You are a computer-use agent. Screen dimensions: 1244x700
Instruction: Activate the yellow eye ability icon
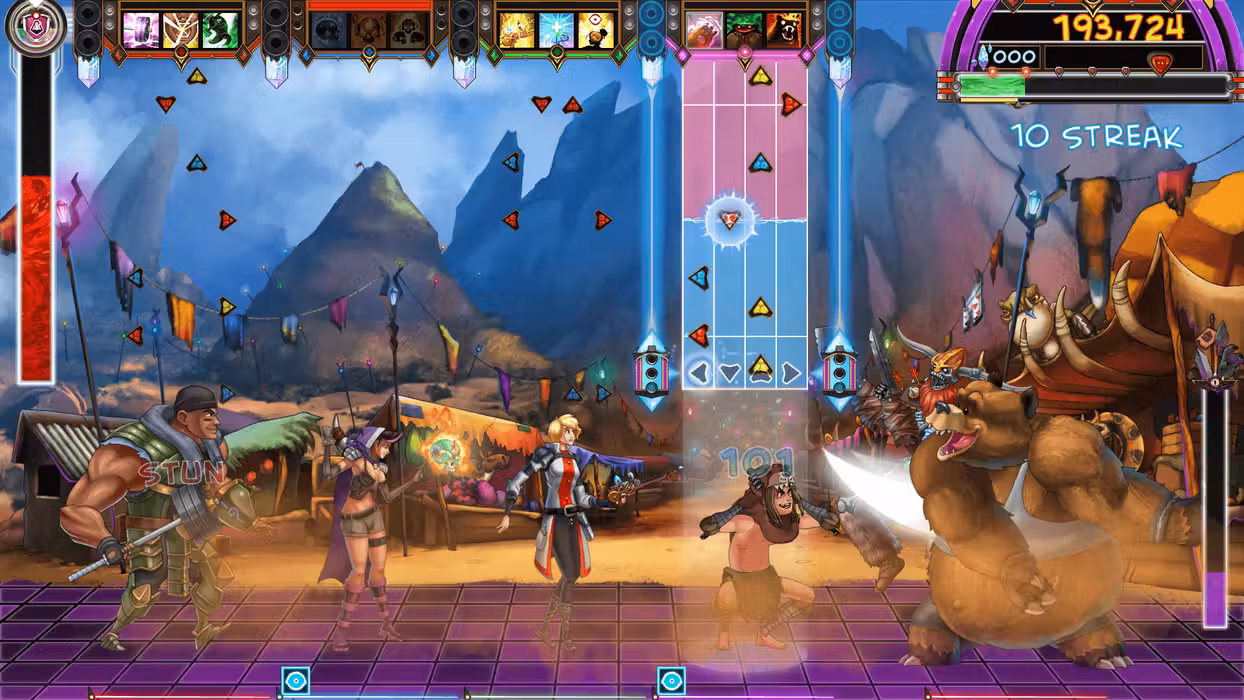coord(596,31)
